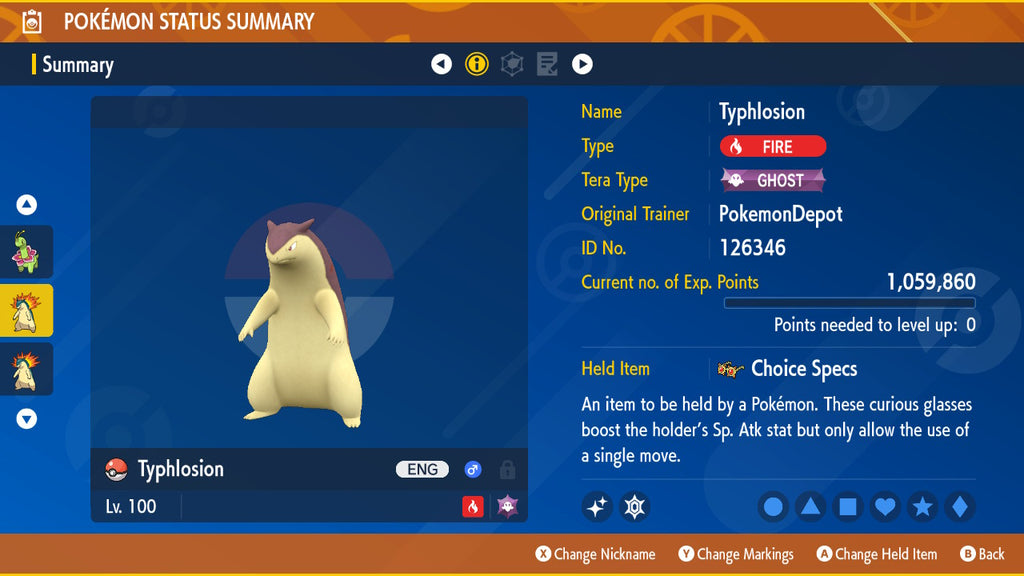Choose Change Nickname option
The height and width of the screenshot is (576, 1024).
(x=596, y=554)
